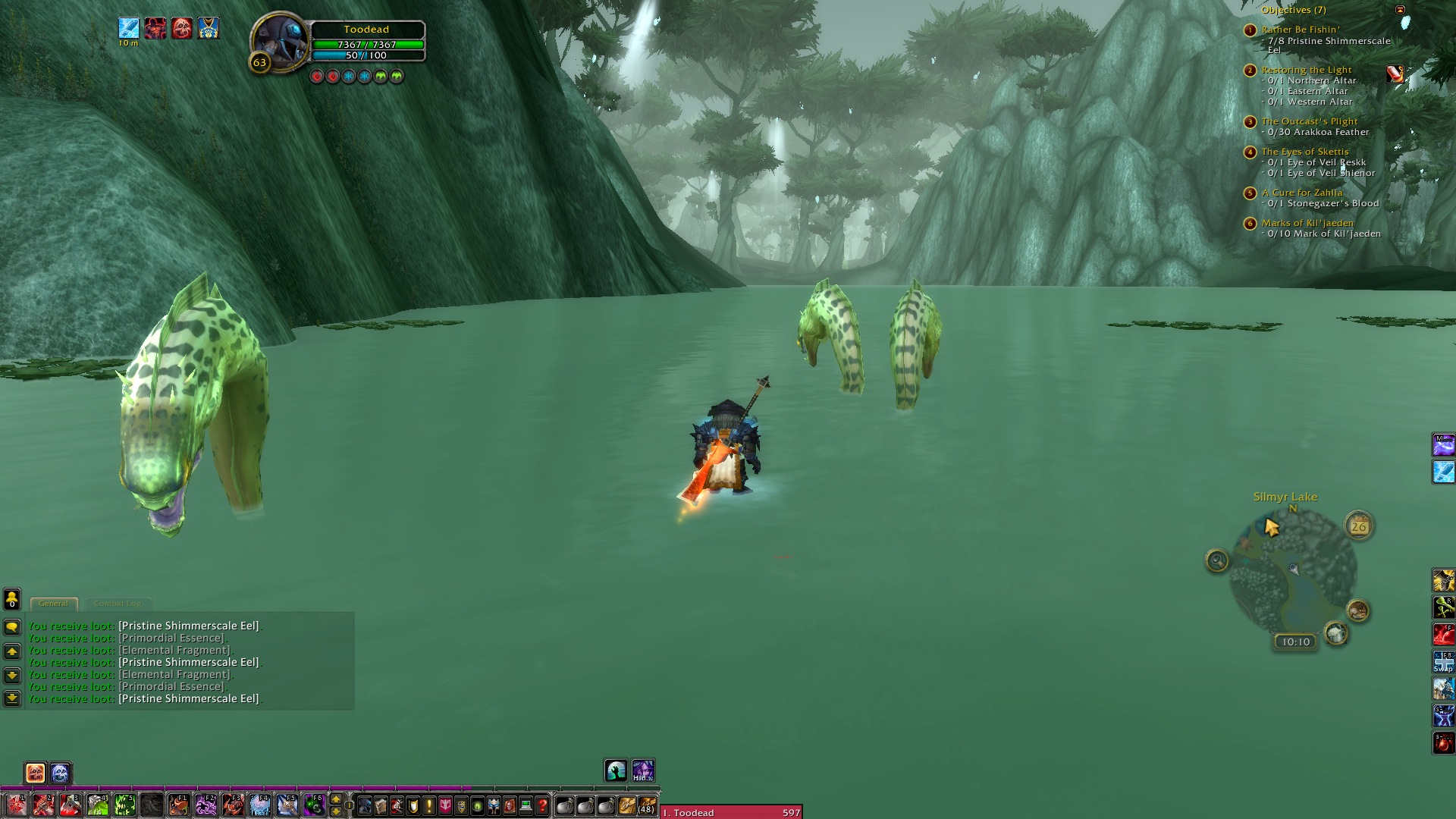
Task: Jump chat to the bottom
Action: [12, 698]
